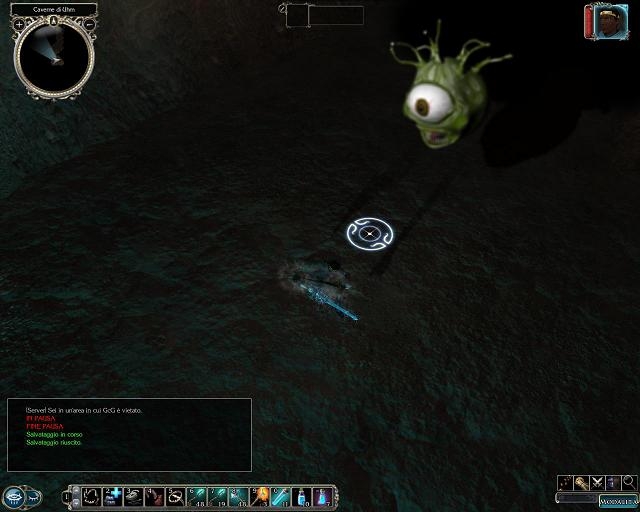640x512 pixels.
Task: Click the magnifying glass icon
Action: 629,482
